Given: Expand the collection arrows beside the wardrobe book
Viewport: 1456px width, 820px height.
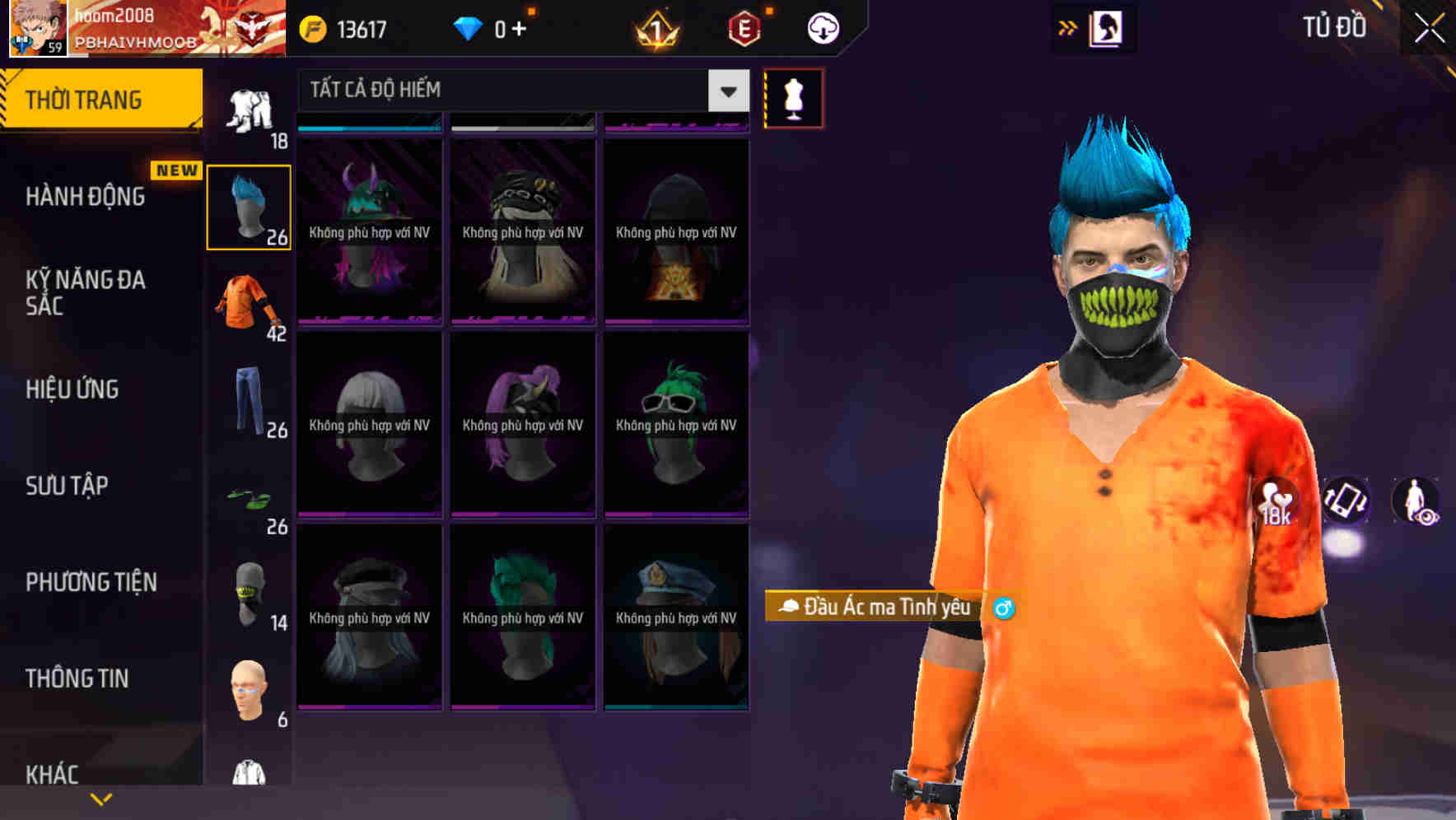Looking at the screenshot, I should 1069,27.
